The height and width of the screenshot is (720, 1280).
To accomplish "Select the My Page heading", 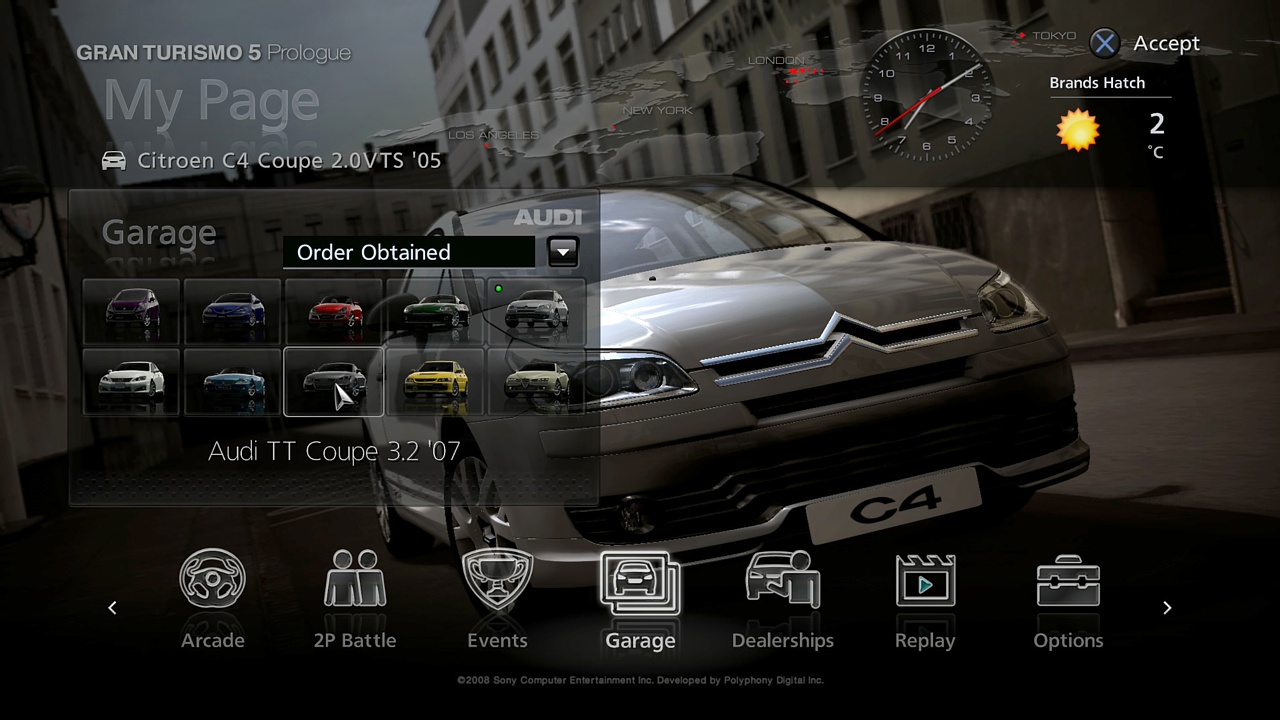I will [x=210, y=100].
